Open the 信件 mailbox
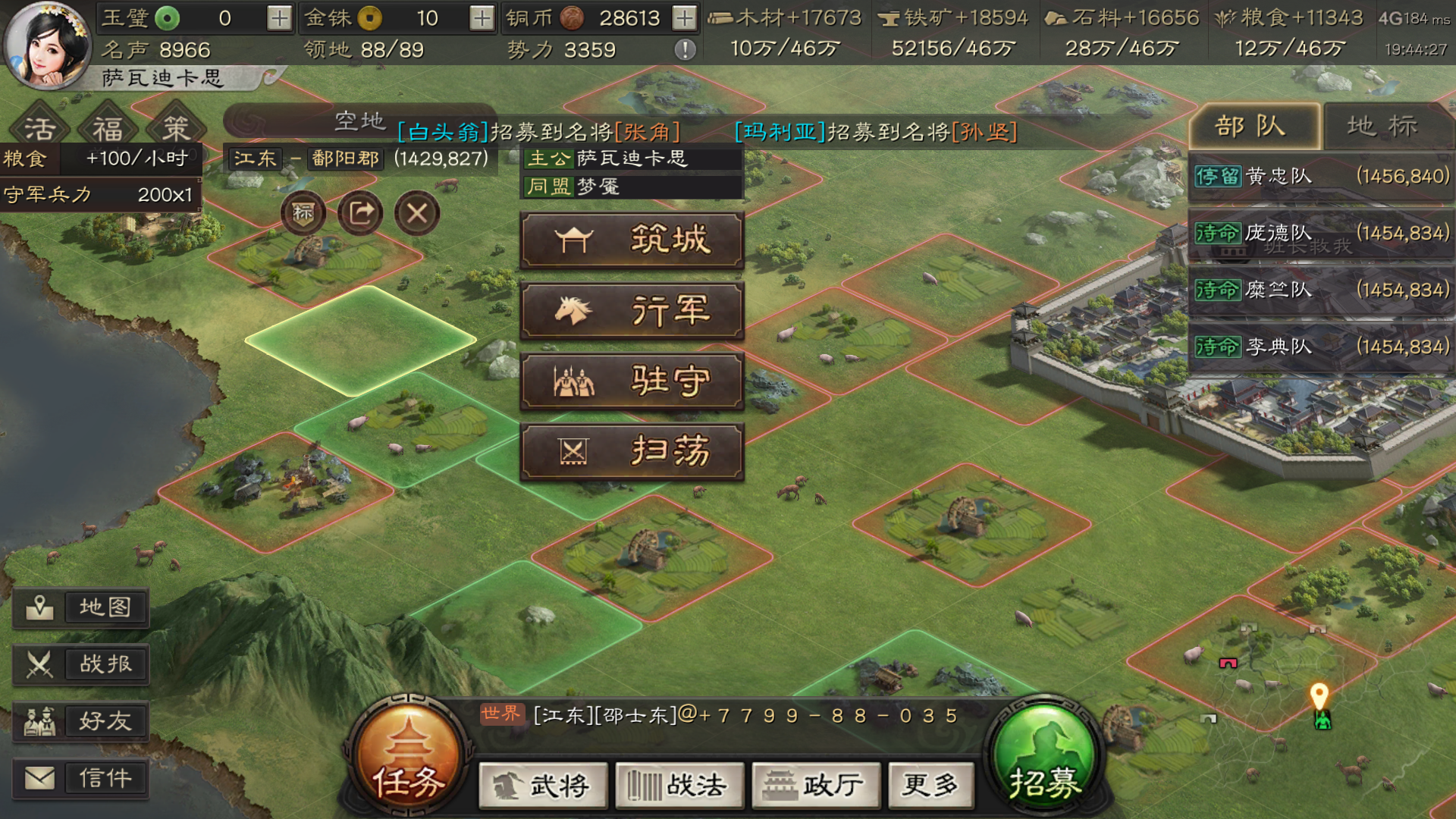Image resolution: width=1456 pixels, height=819 pixels. pyautogui.click(x=82, y=778)
